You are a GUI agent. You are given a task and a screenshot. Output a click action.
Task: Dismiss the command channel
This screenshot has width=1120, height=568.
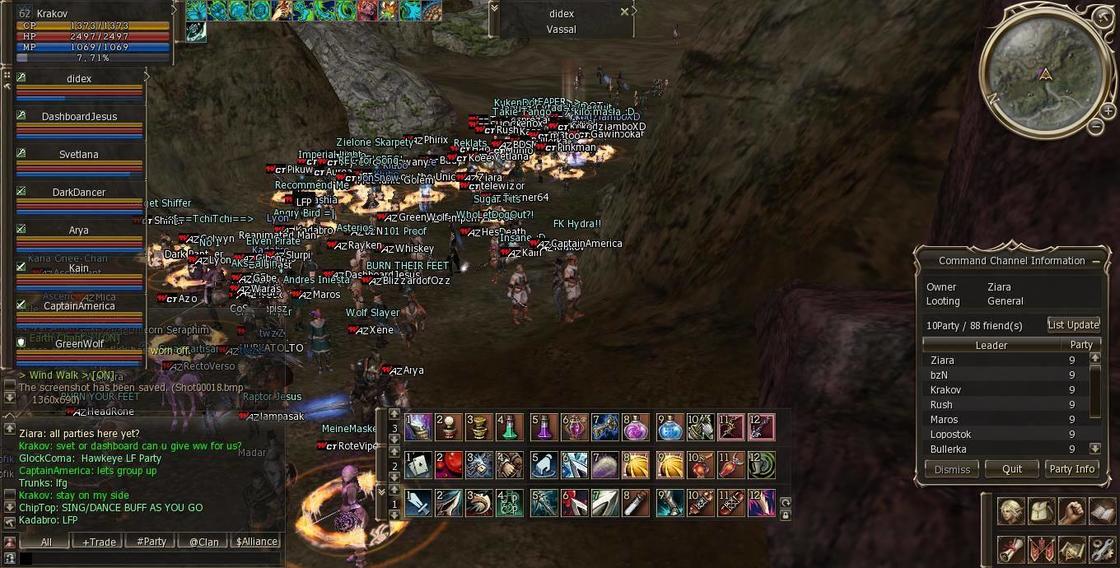[x=951, y=469]
